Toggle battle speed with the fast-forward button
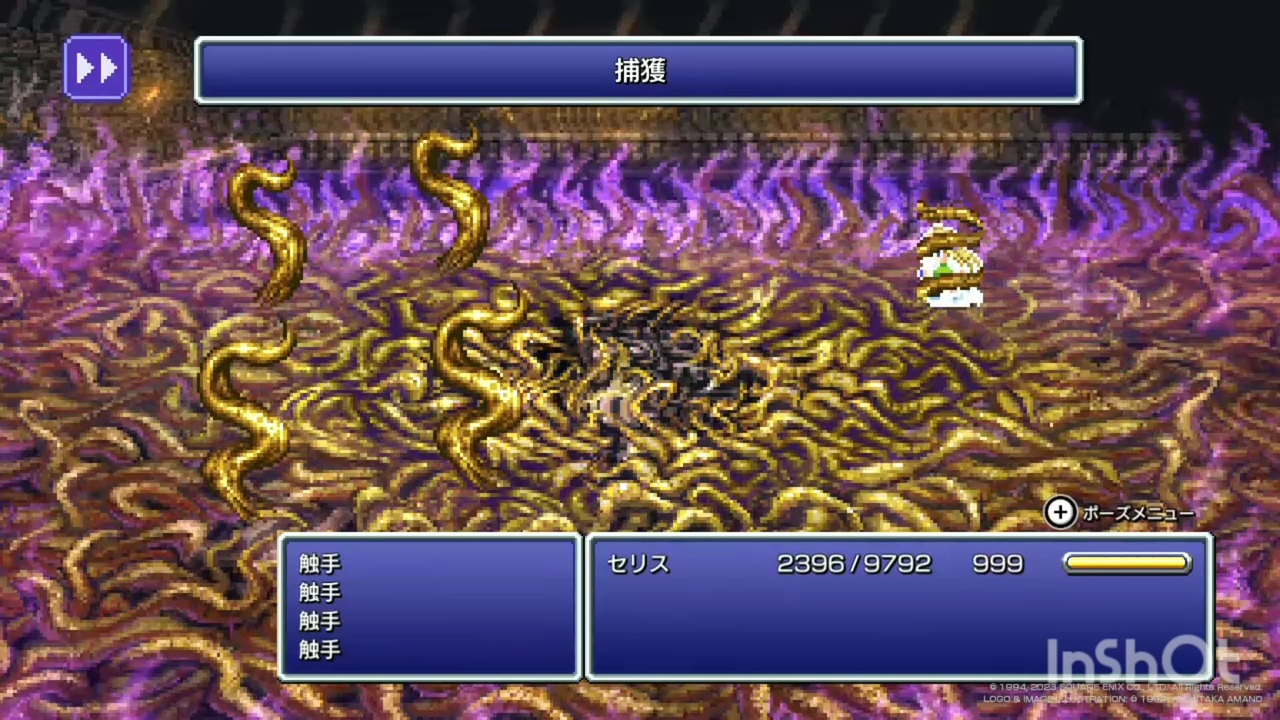Screen dimensions: 1280x720 point(96,67)
